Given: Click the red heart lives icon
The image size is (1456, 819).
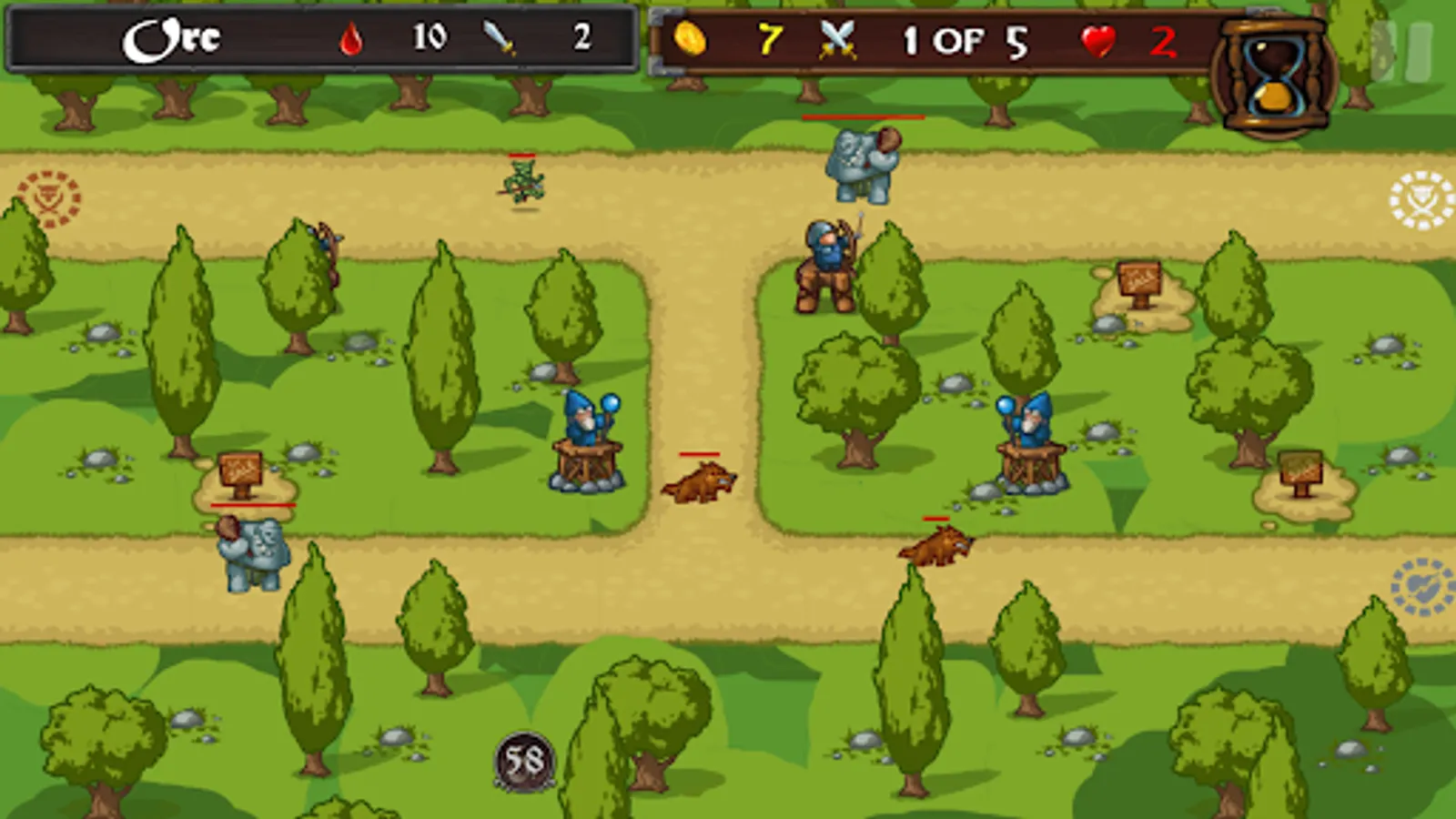Looking at the screenshot, I should pos(1099,40).
